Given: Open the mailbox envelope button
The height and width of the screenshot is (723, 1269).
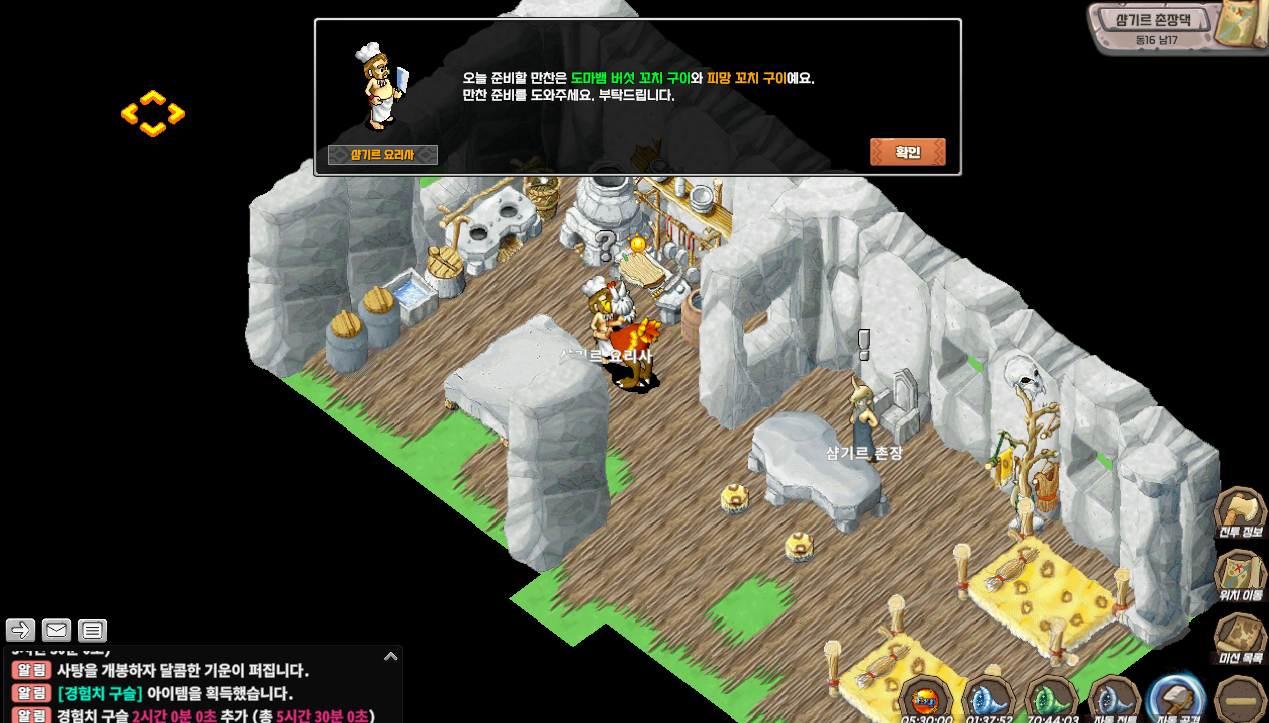Looking at the screenshot, I should [x=56, y=630].
